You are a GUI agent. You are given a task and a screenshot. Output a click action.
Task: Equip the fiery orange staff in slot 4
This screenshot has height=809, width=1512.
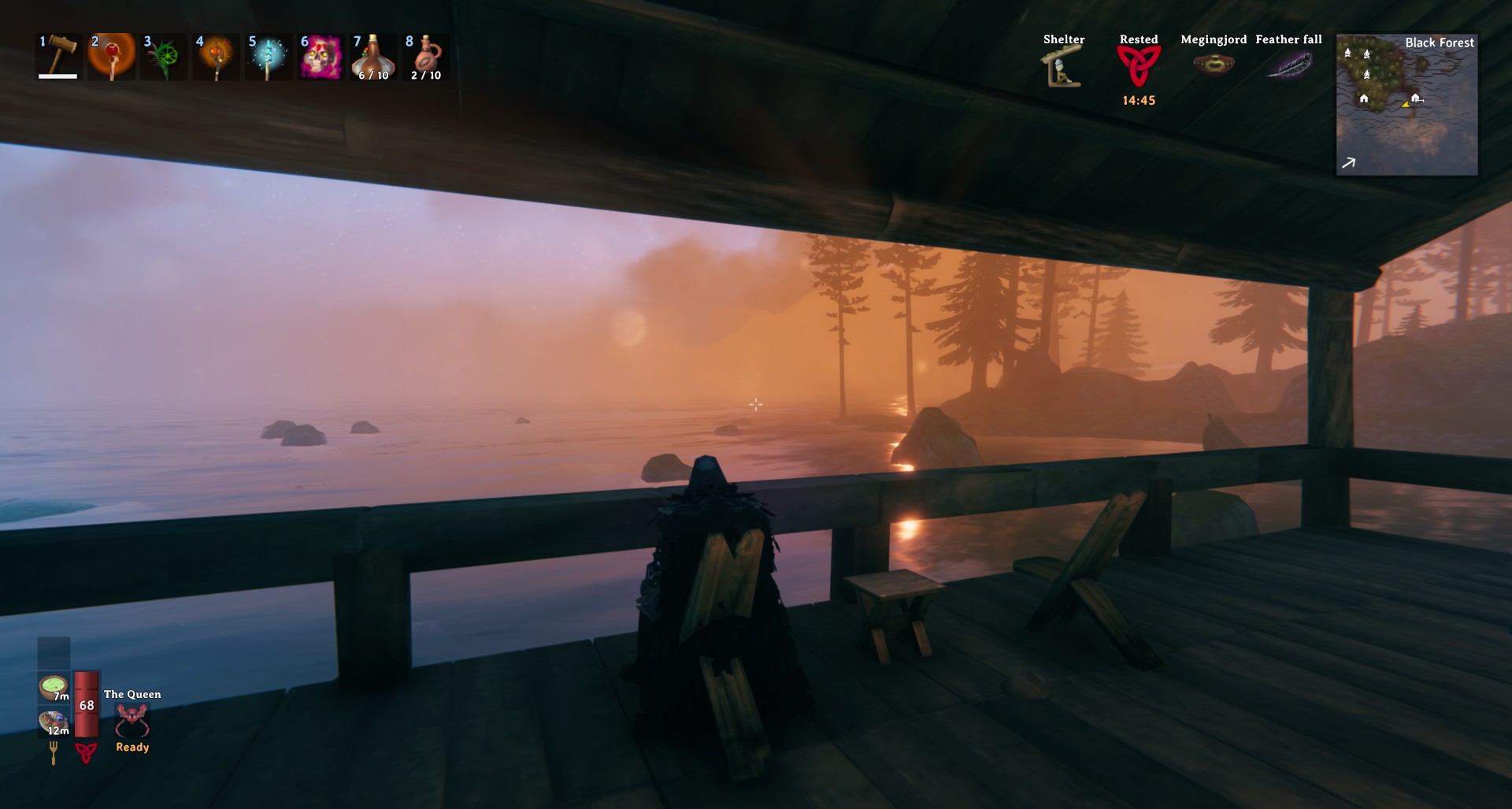(216, 56)
